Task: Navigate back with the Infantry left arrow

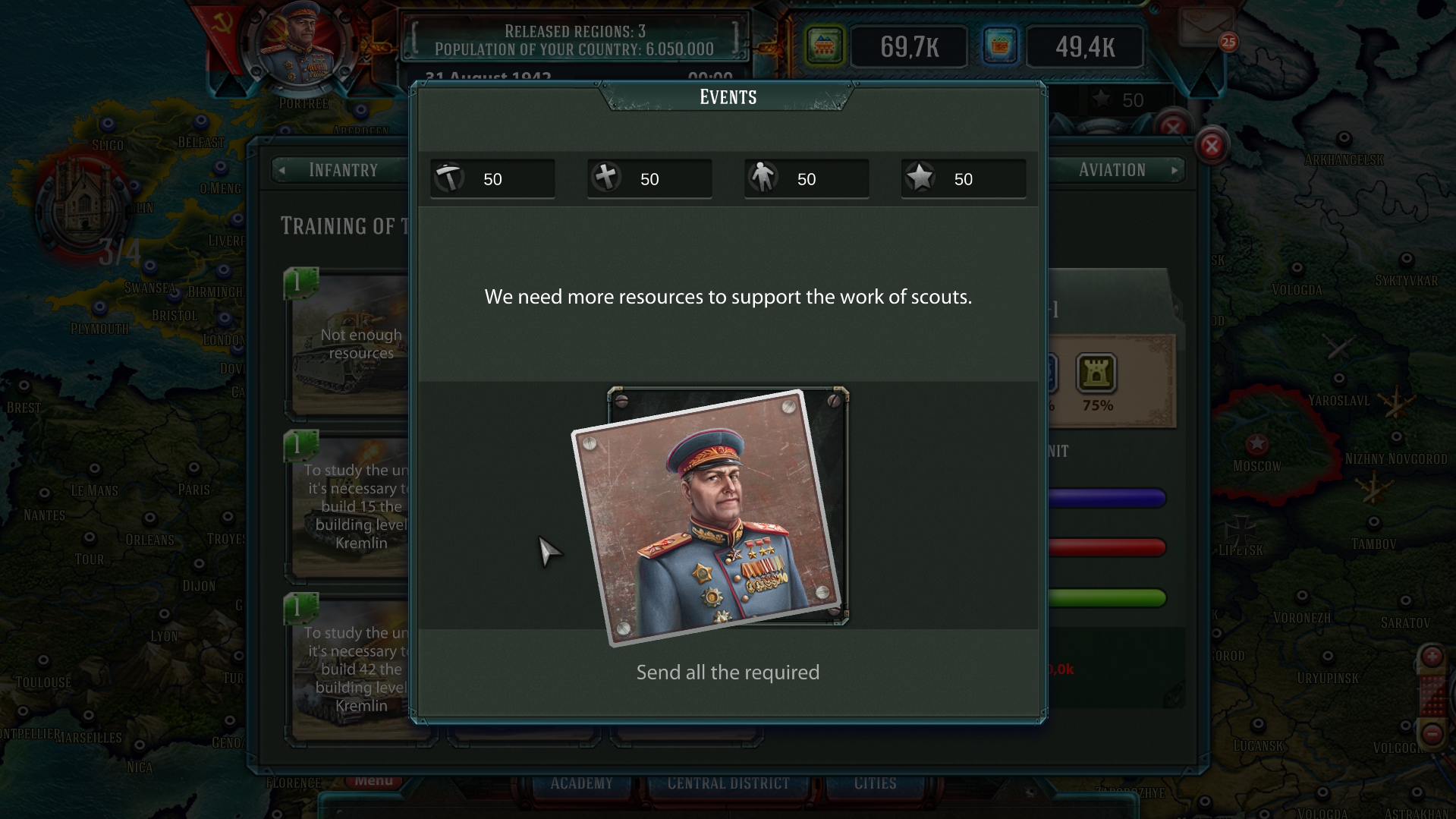Action: [281, 170]
